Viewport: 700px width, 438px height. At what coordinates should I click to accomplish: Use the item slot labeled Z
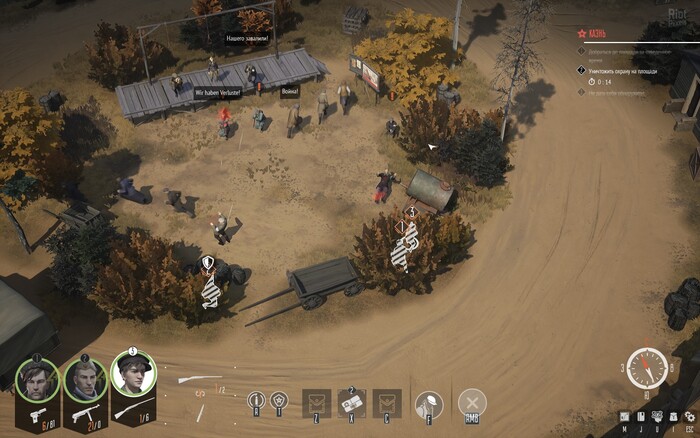(316, 402)
